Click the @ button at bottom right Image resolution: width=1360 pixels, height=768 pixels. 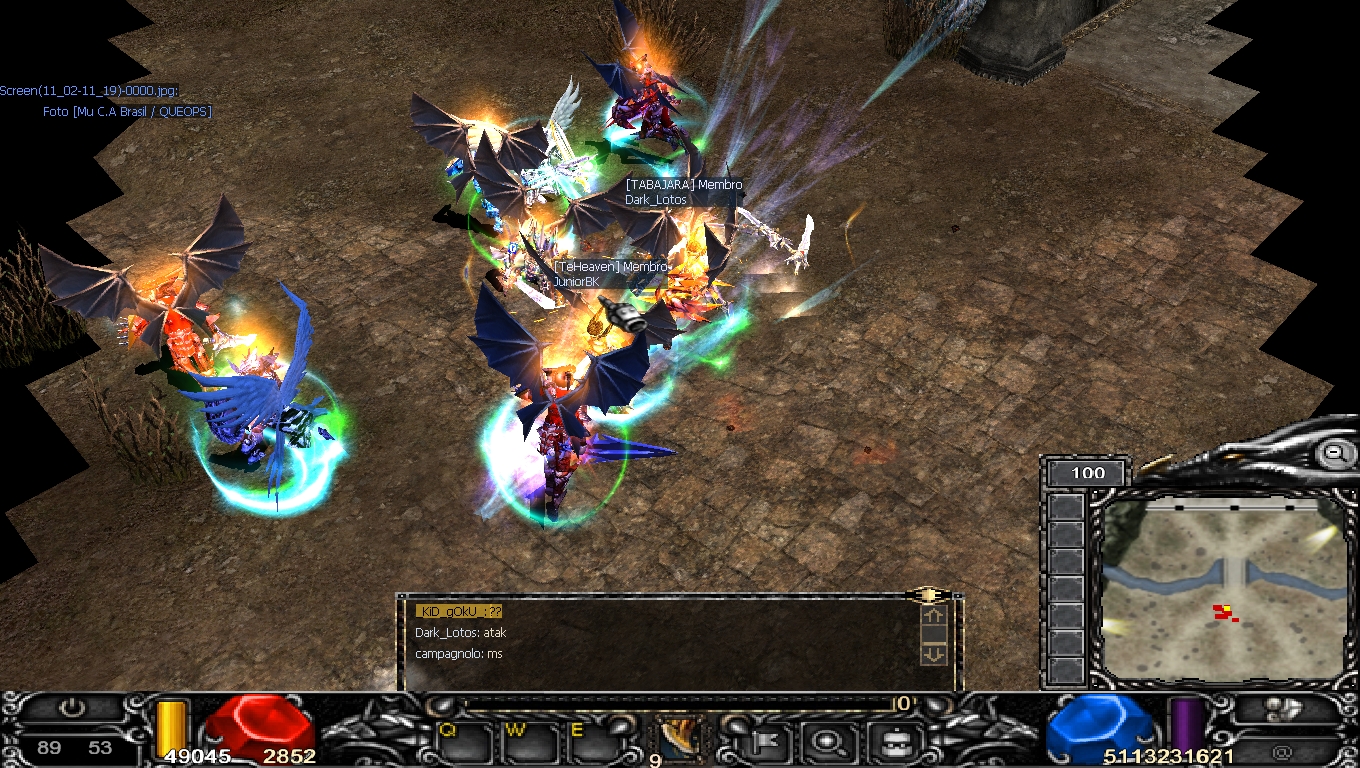(x=1282, y=749)
